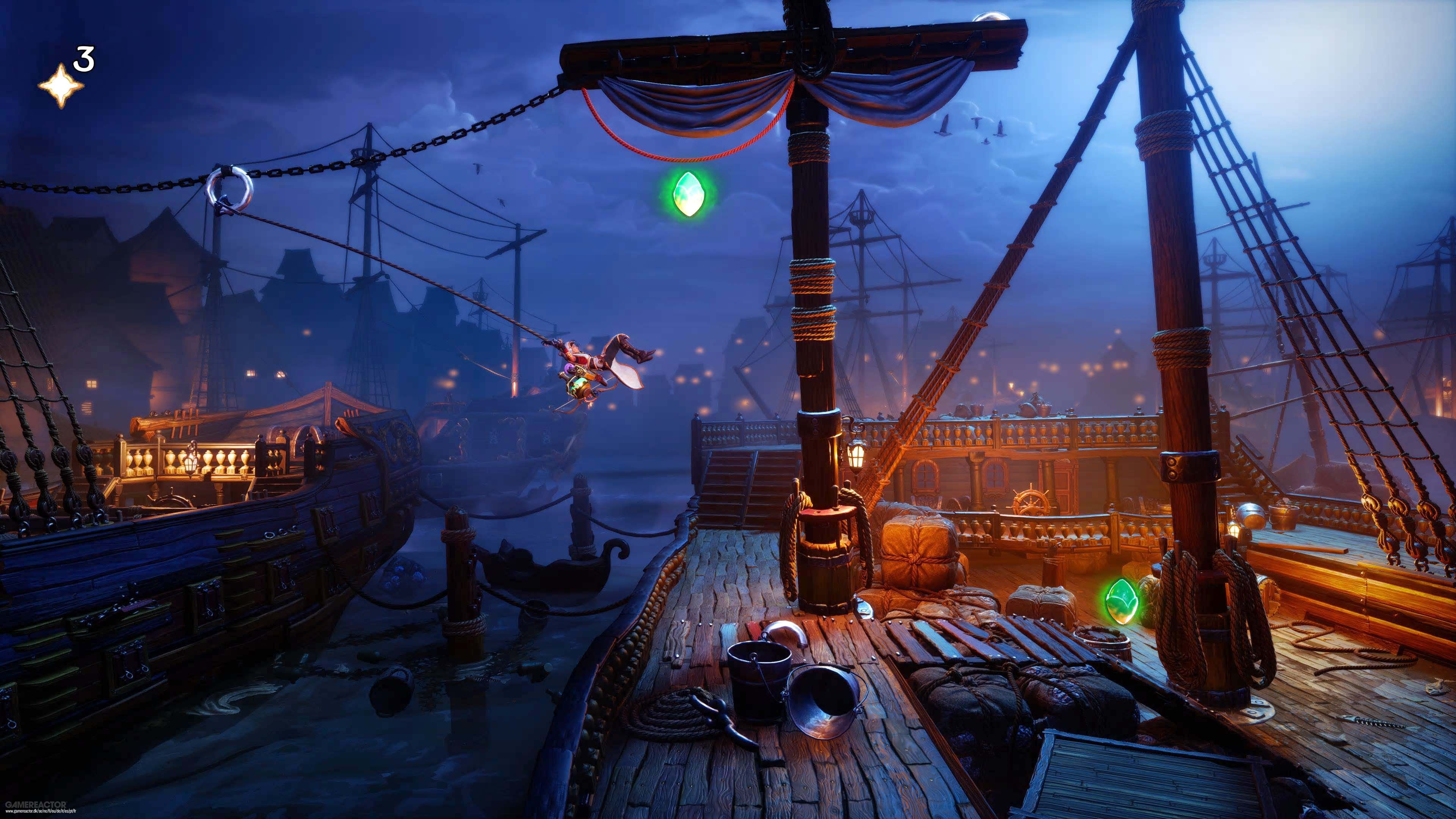
Task: Click the glowing star collectible counter icon
Action: click(x=62, y=86)
